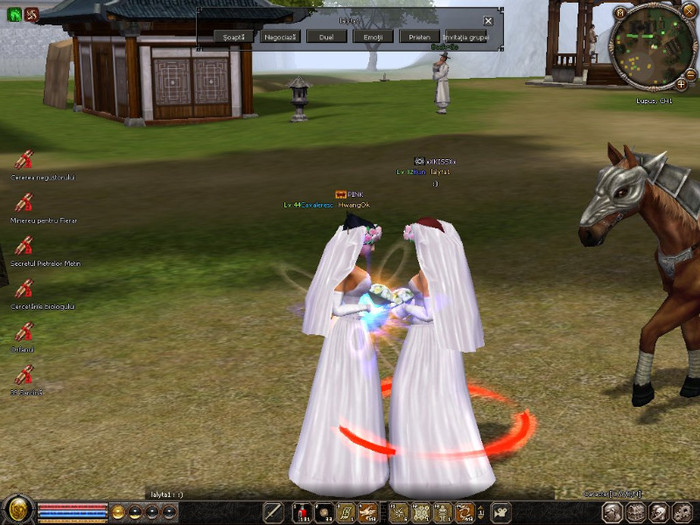This screenshot has height=525, width=700.
Task: Select the sword slot in the hotbar
Action: coord(273,513)
